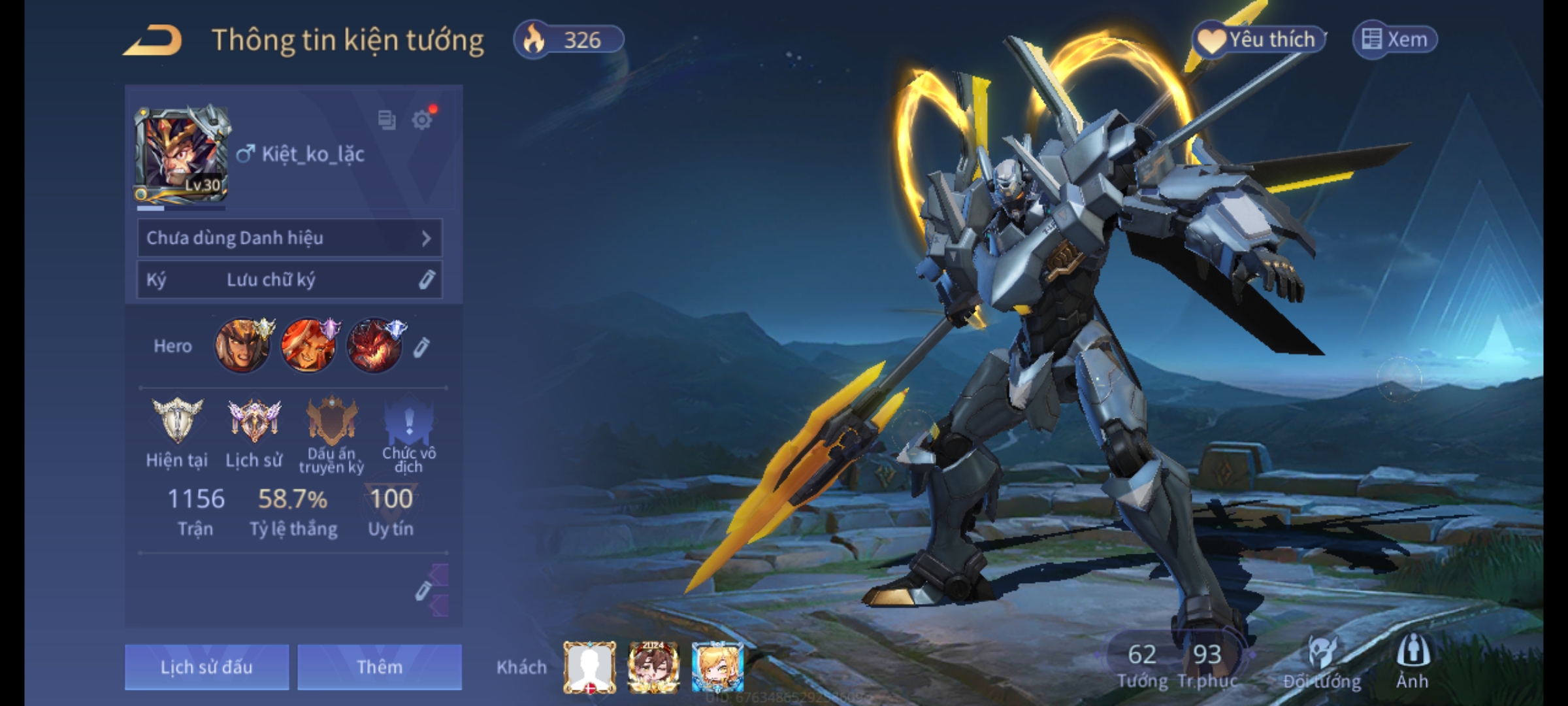Click the Xem view button
Viewport: 1568px width, 706px height.
coord(1396,40)
